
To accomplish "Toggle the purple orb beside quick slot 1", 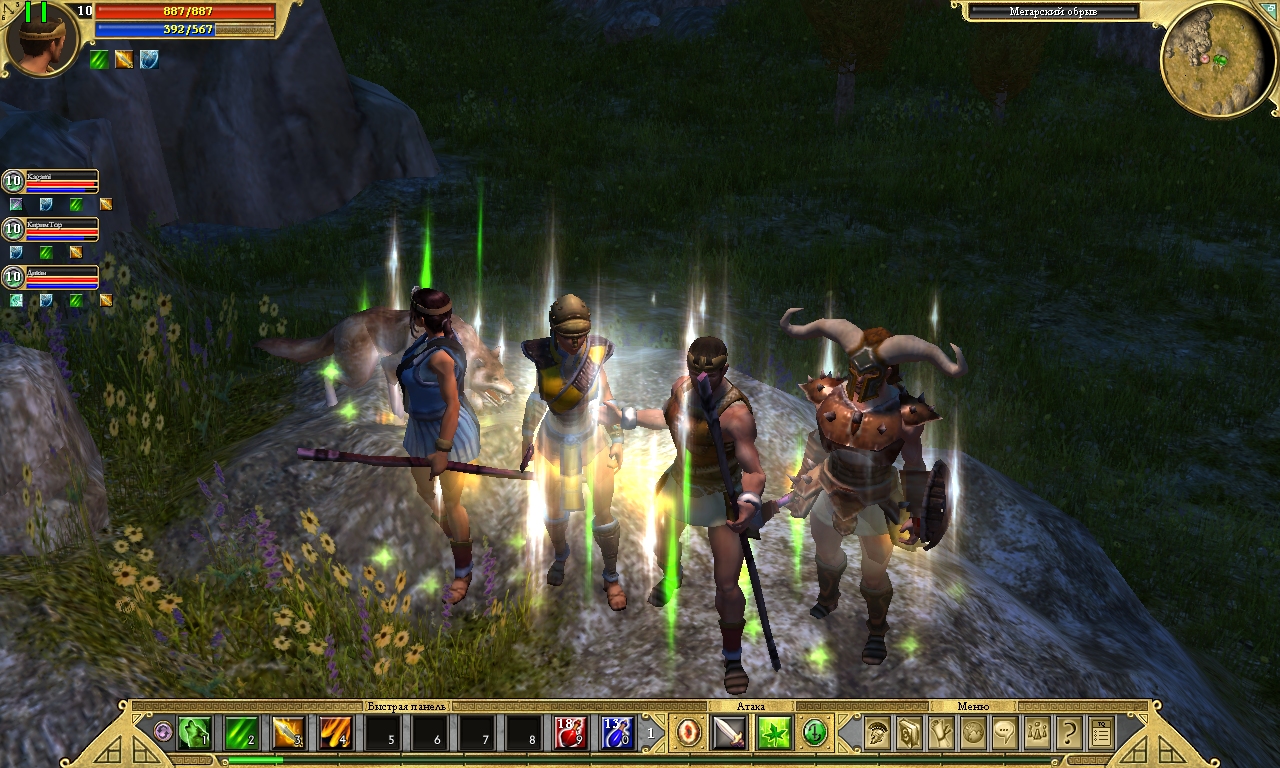I will tap(162, 730).
